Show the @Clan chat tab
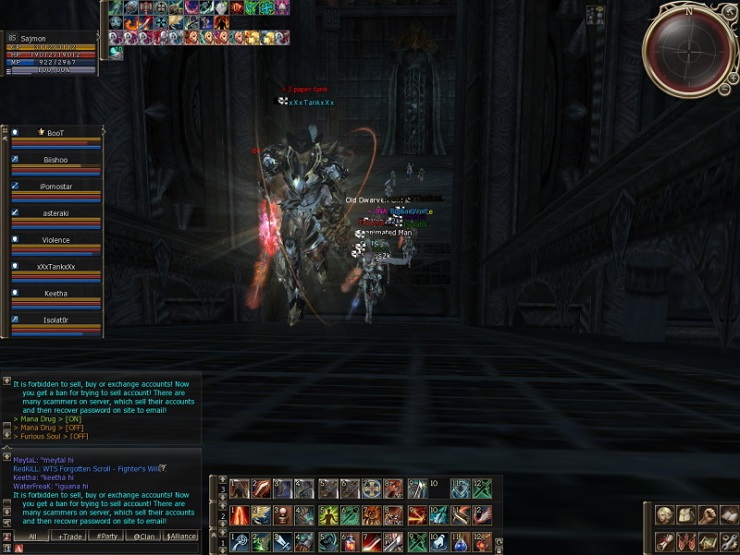The height and width of the screenshot is (555, 740). (x=144, y=537)
